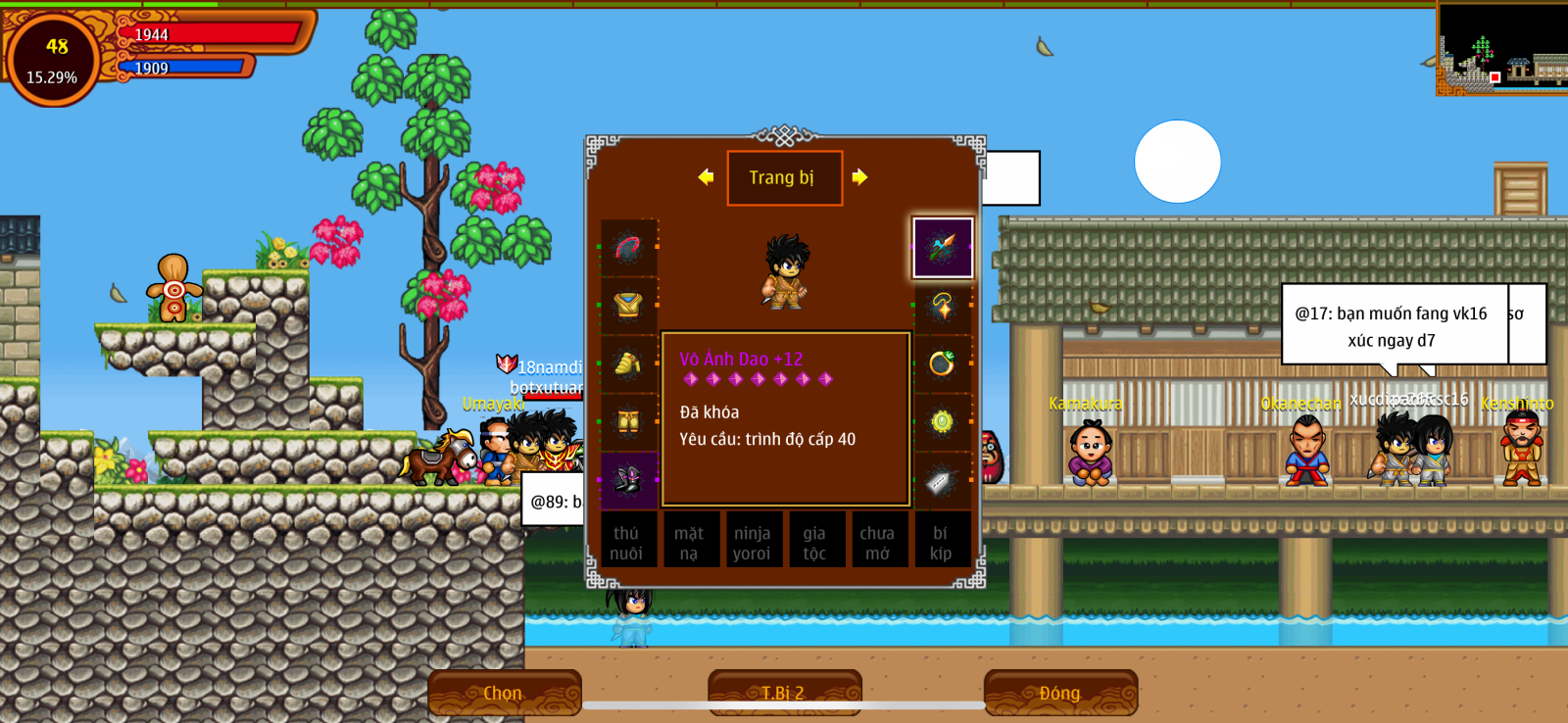Screen dimensions: 1568x723
Task: Open the thú nuôi pet slot
Action: pyautogui.click(x=626, y=543)
